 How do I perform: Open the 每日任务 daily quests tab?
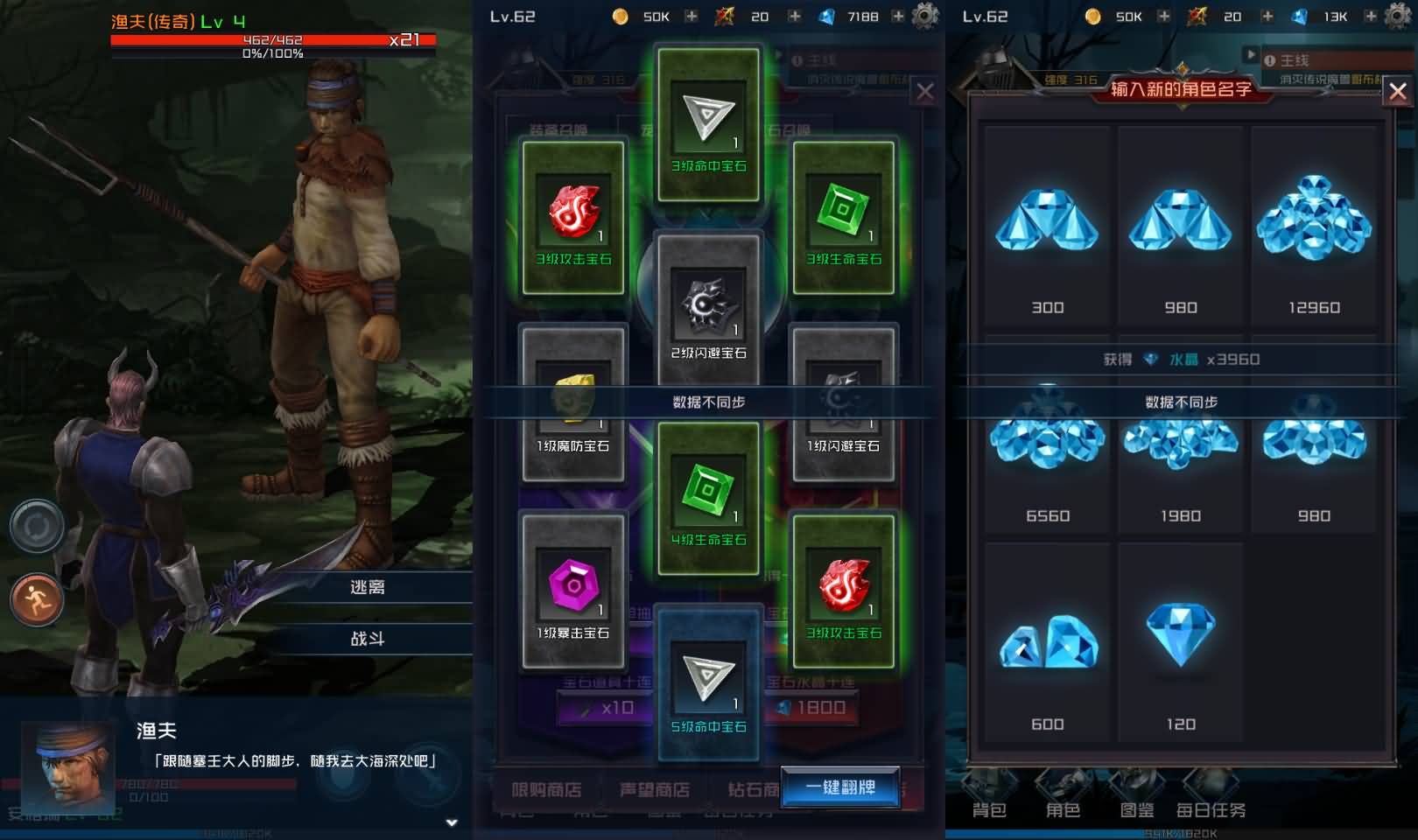coord(1211,809)
